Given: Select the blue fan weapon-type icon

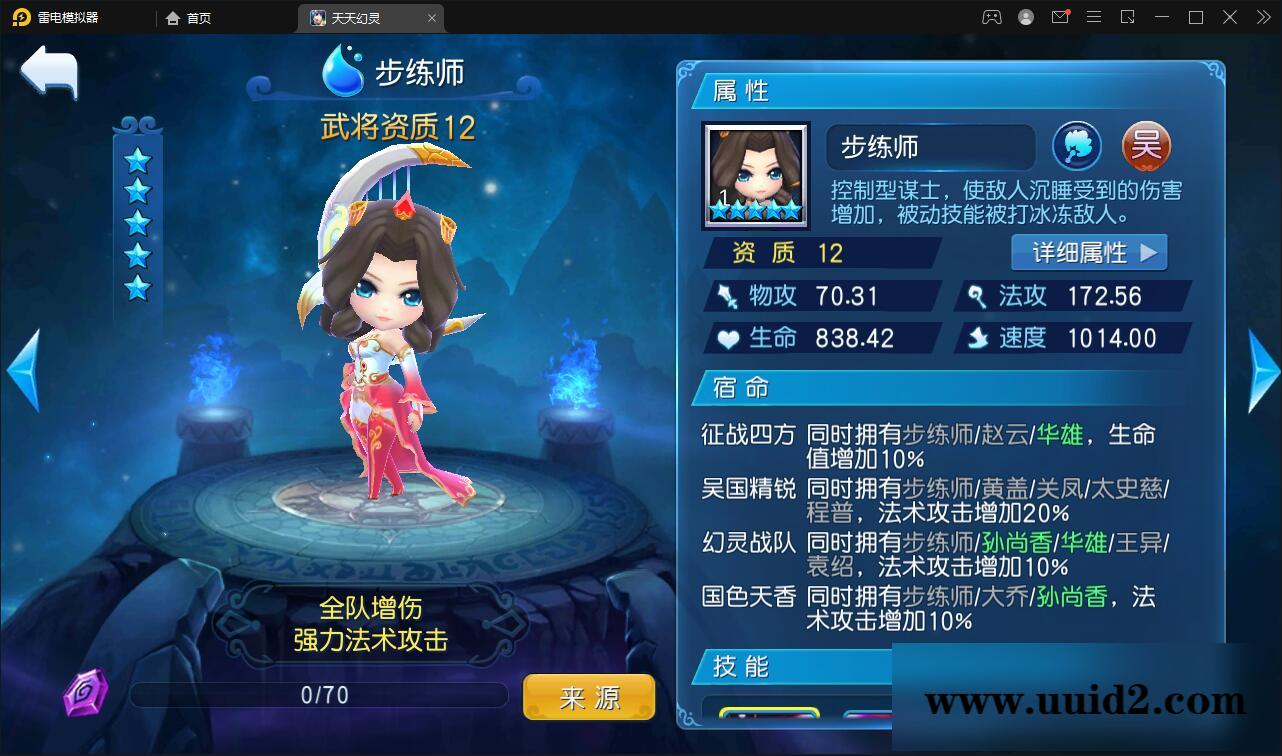Looking at the screenshot, I should coord(1076,145).
